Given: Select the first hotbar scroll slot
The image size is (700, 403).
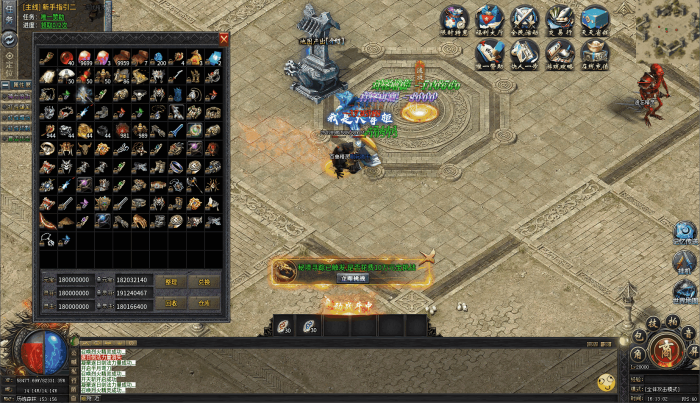Looking at the screenshot, I should (x=285, y=325).
